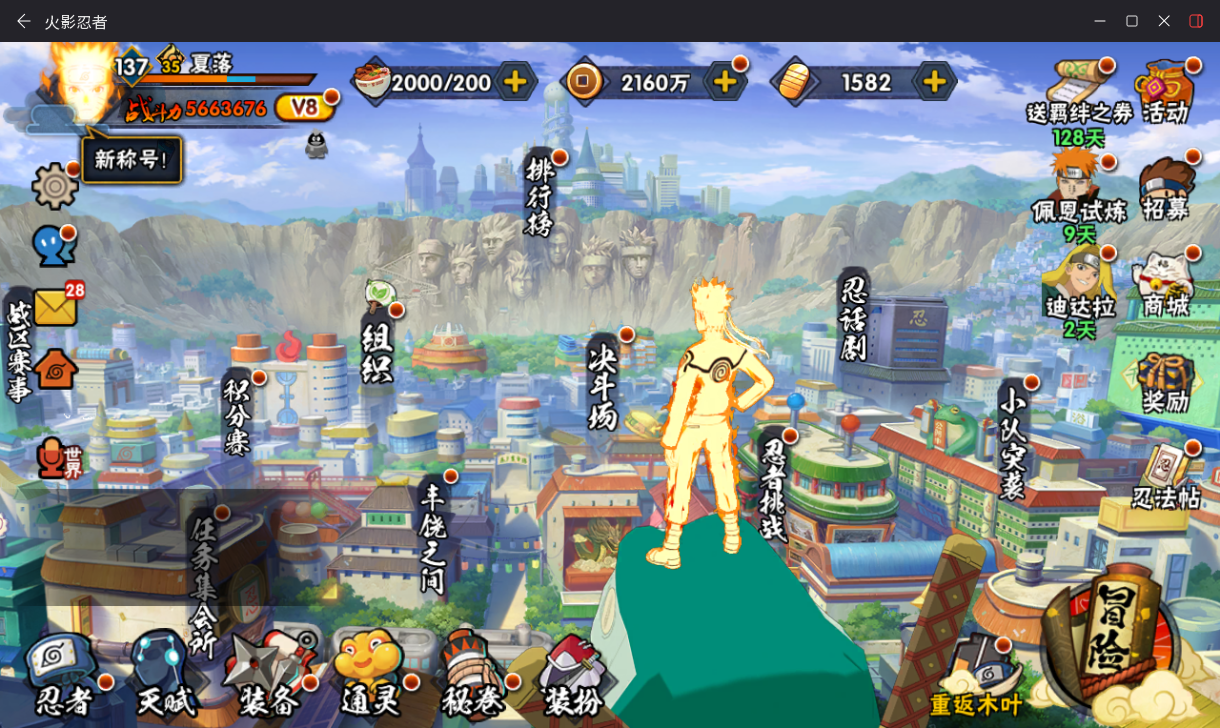The image size is (1220, 728).
Task: Open the 招募 recruit screen
Action: (x=1166, y=188)
